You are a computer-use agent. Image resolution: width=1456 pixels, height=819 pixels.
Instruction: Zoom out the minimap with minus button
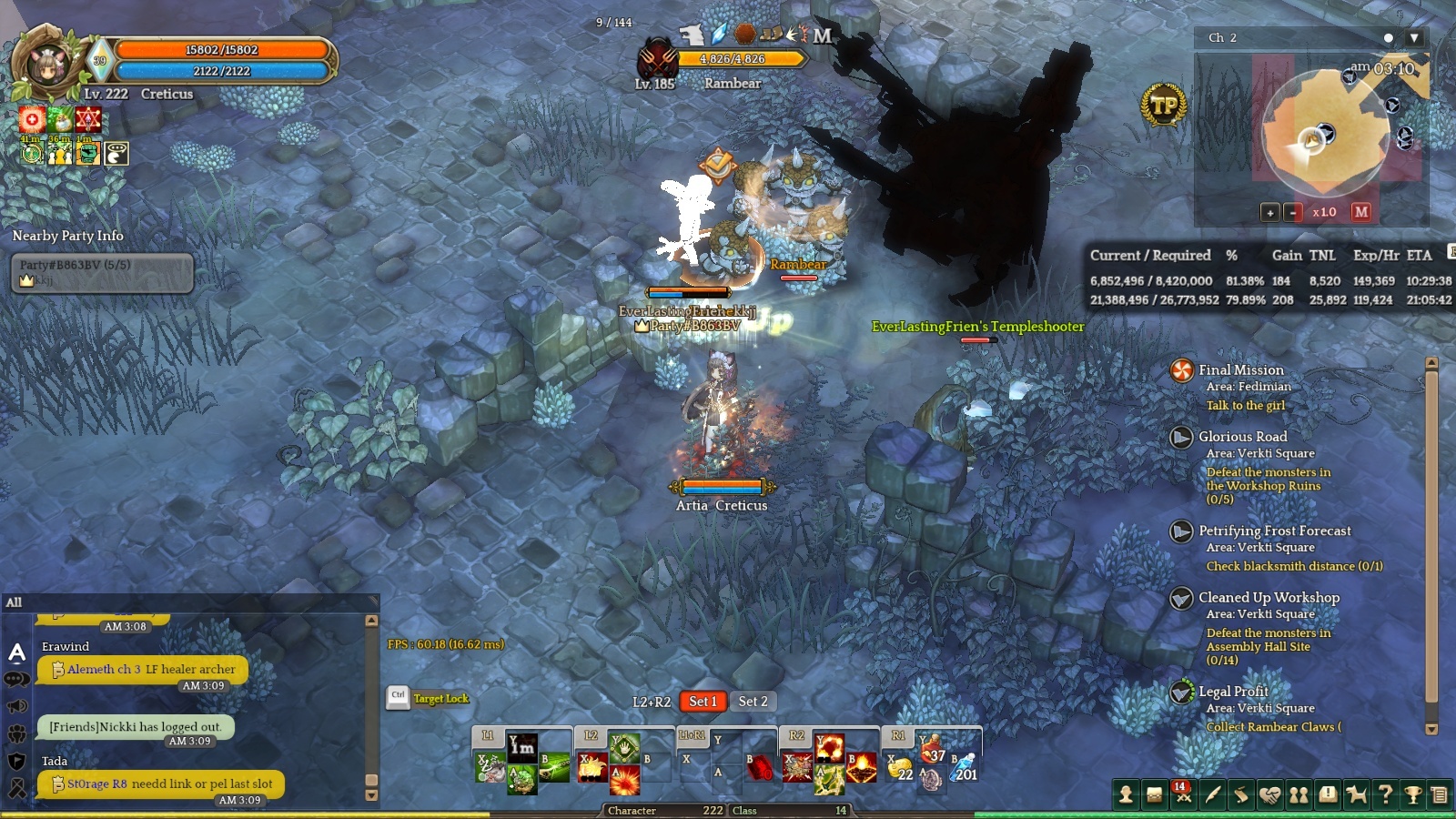click(x=1293, y=212)
